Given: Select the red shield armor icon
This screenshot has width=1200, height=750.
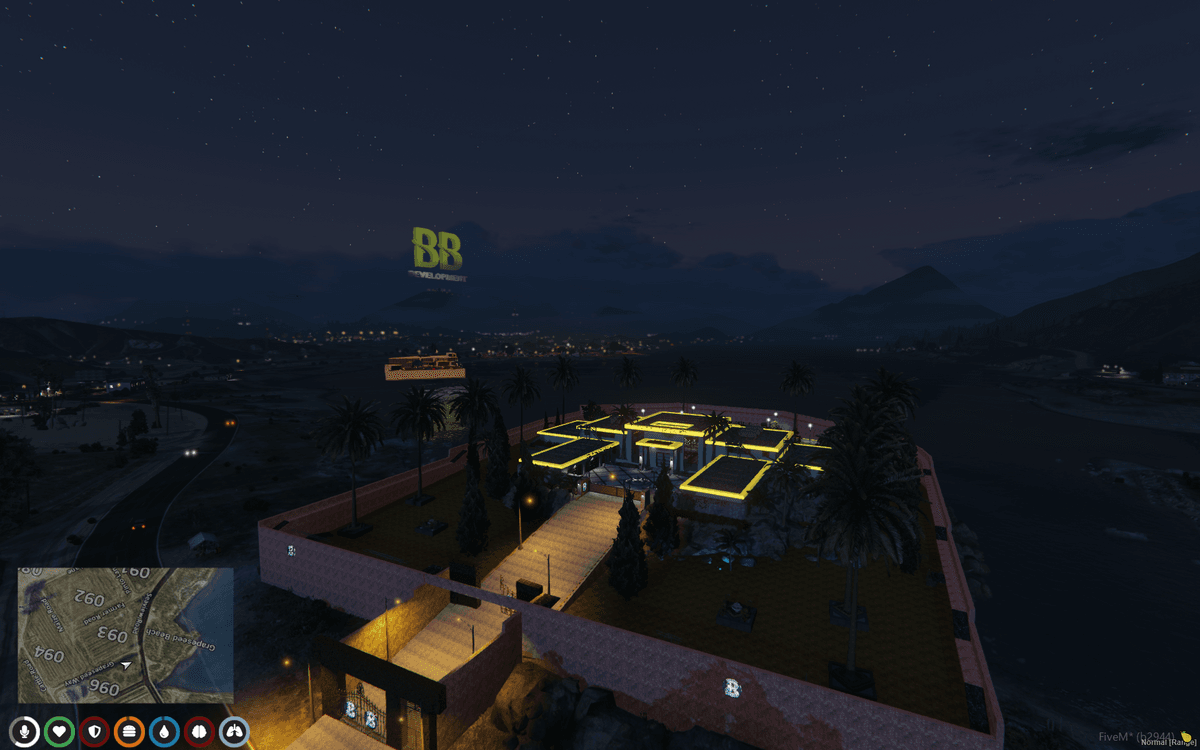Looking at the screenshot, I should coord(95,732).
